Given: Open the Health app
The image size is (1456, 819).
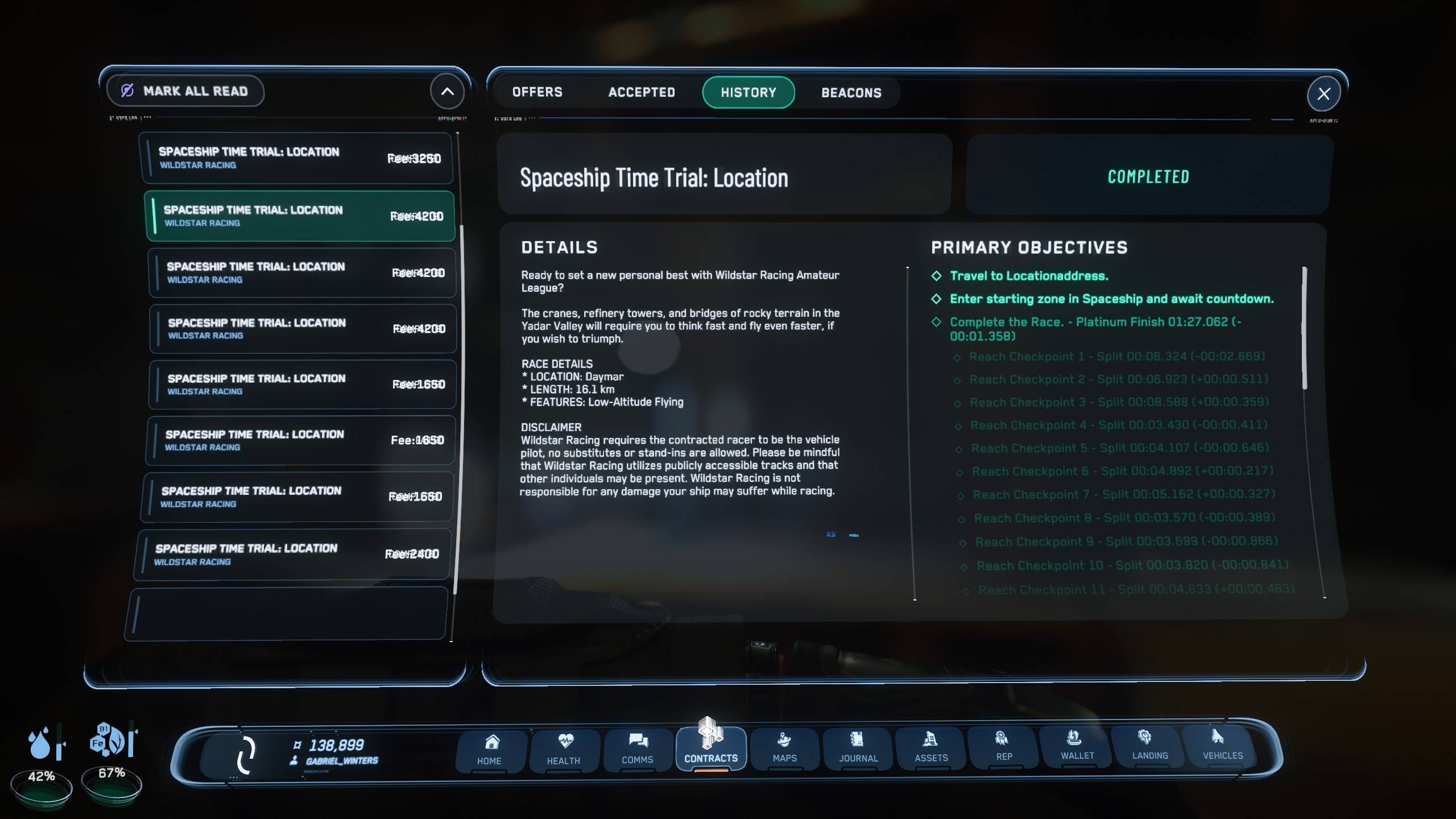Looking at the screenshot, I should click(x=564, y=750).
